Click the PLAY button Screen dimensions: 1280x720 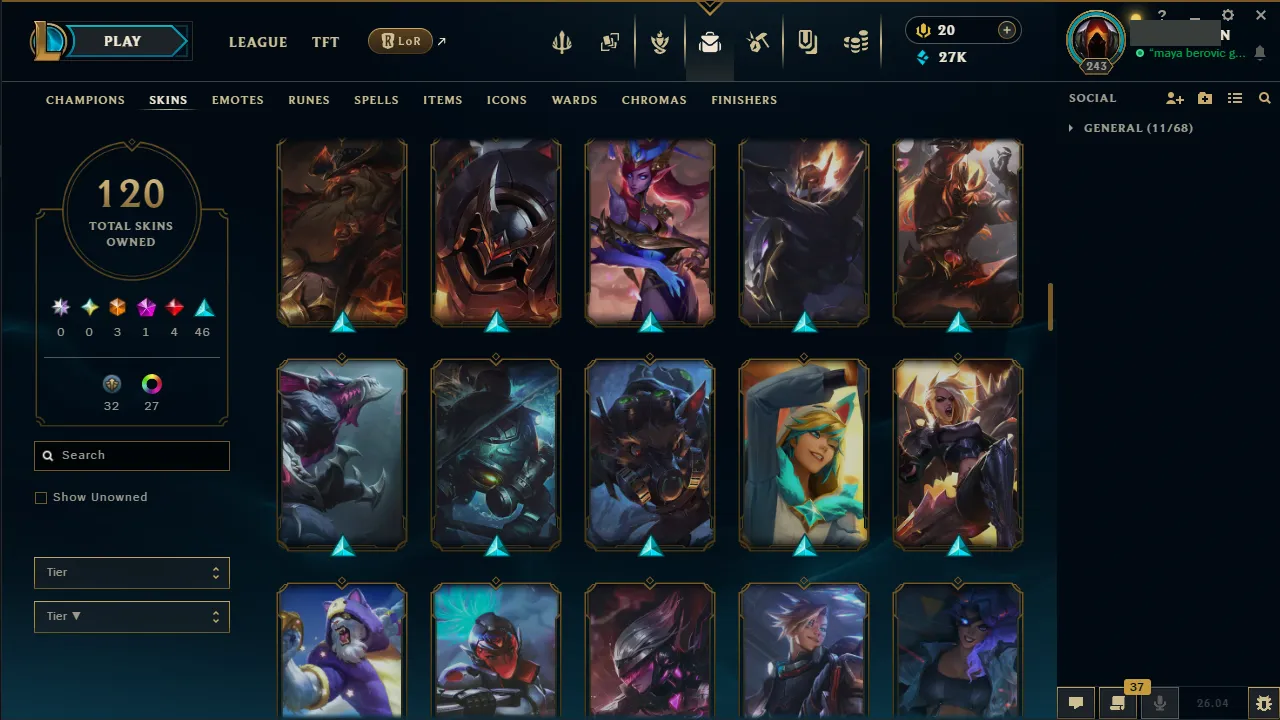(x=122, y=41)
